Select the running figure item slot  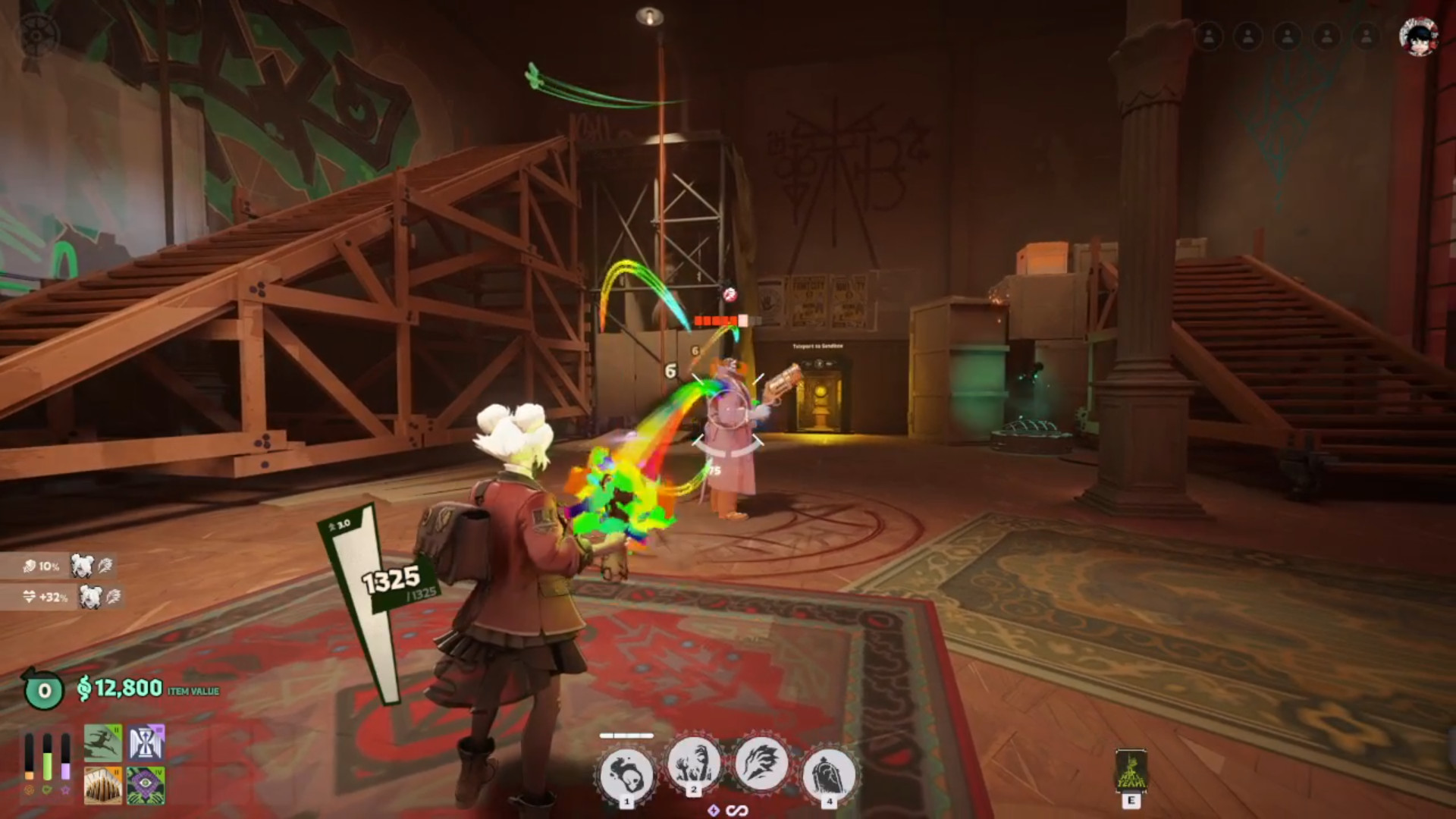(103, 743)
